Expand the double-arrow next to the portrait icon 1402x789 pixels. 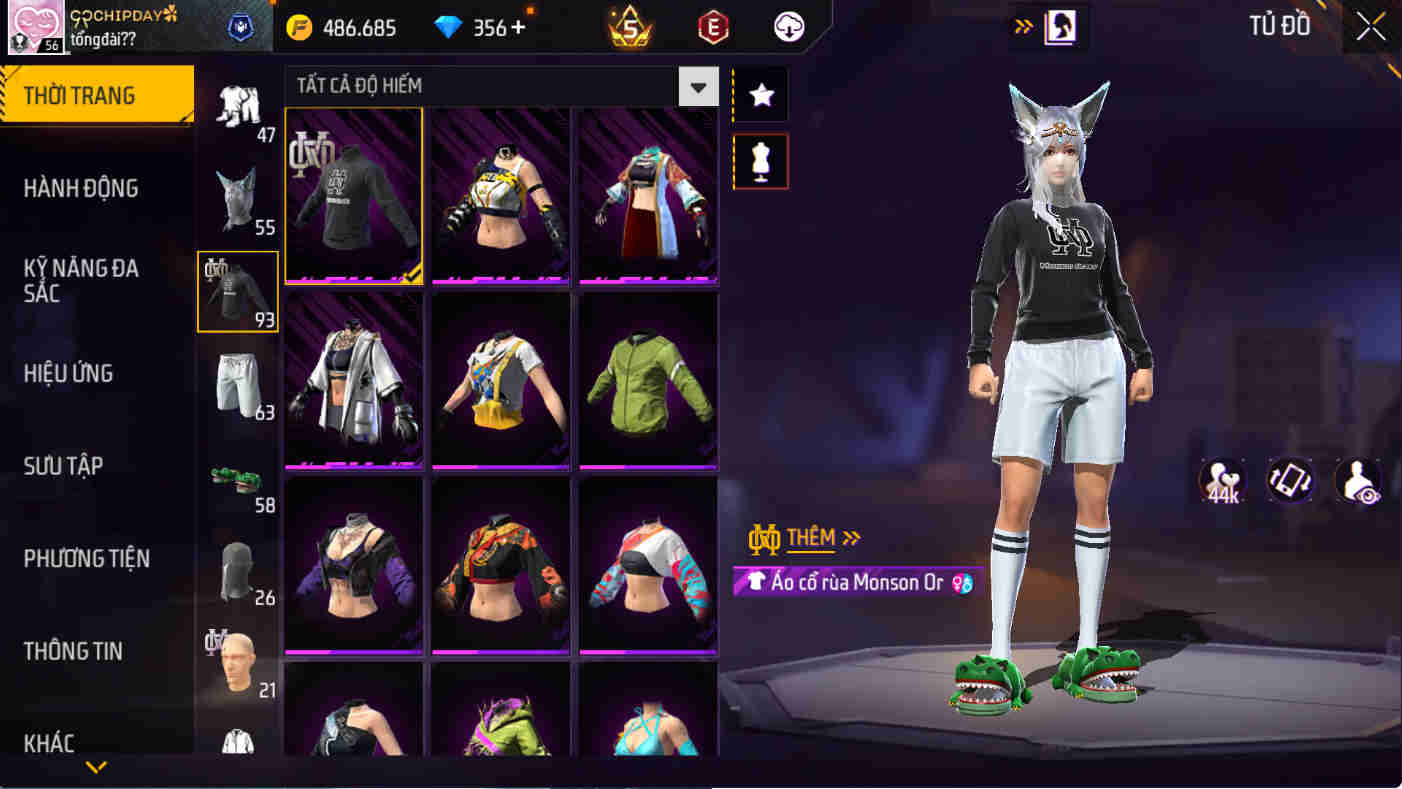click(1022, 27)
